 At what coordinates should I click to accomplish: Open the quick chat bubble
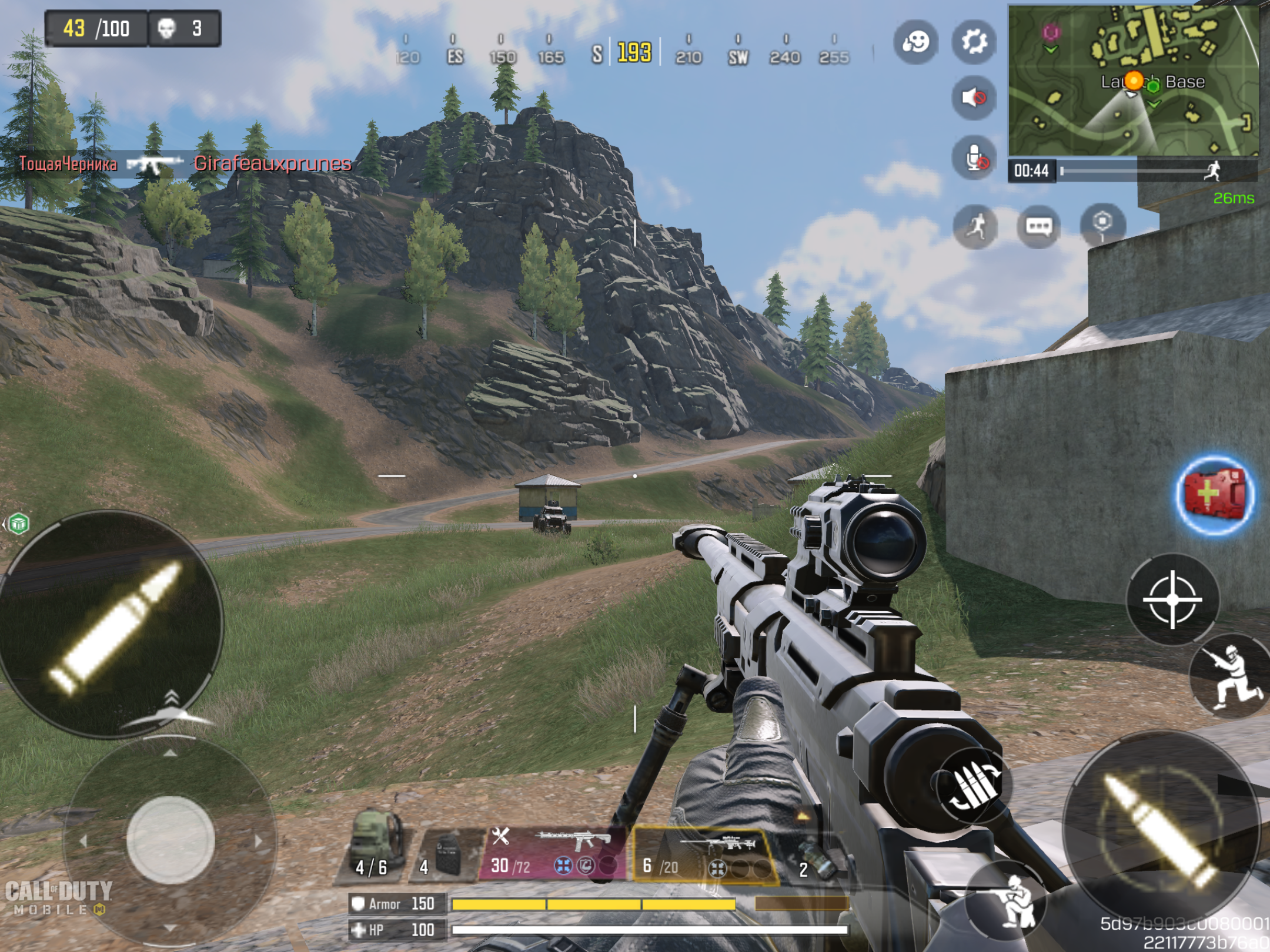(x=1038, y=226)
